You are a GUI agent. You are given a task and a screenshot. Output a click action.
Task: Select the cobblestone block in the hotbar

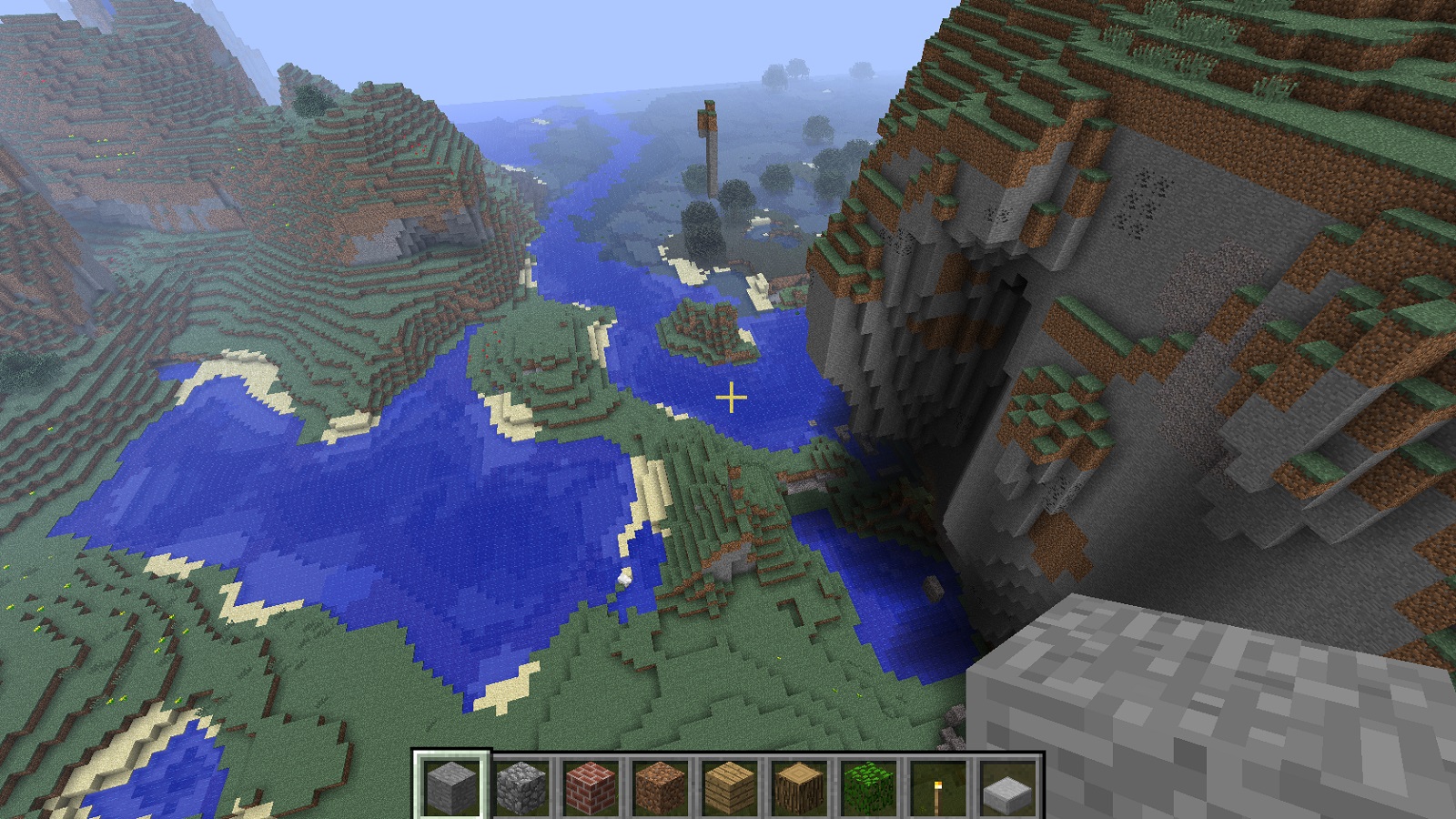coord(521,784)
